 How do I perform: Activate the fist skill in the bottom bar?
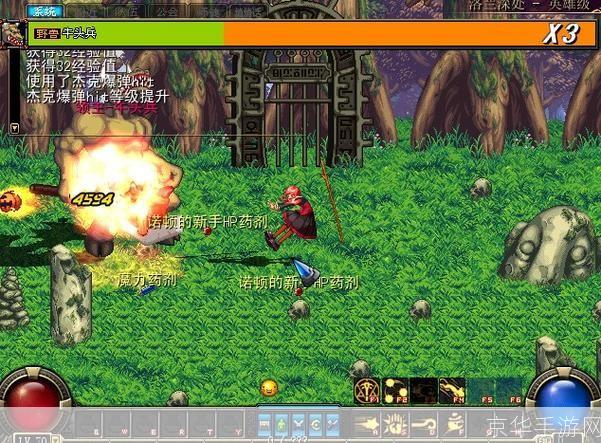tap(395, 423)
